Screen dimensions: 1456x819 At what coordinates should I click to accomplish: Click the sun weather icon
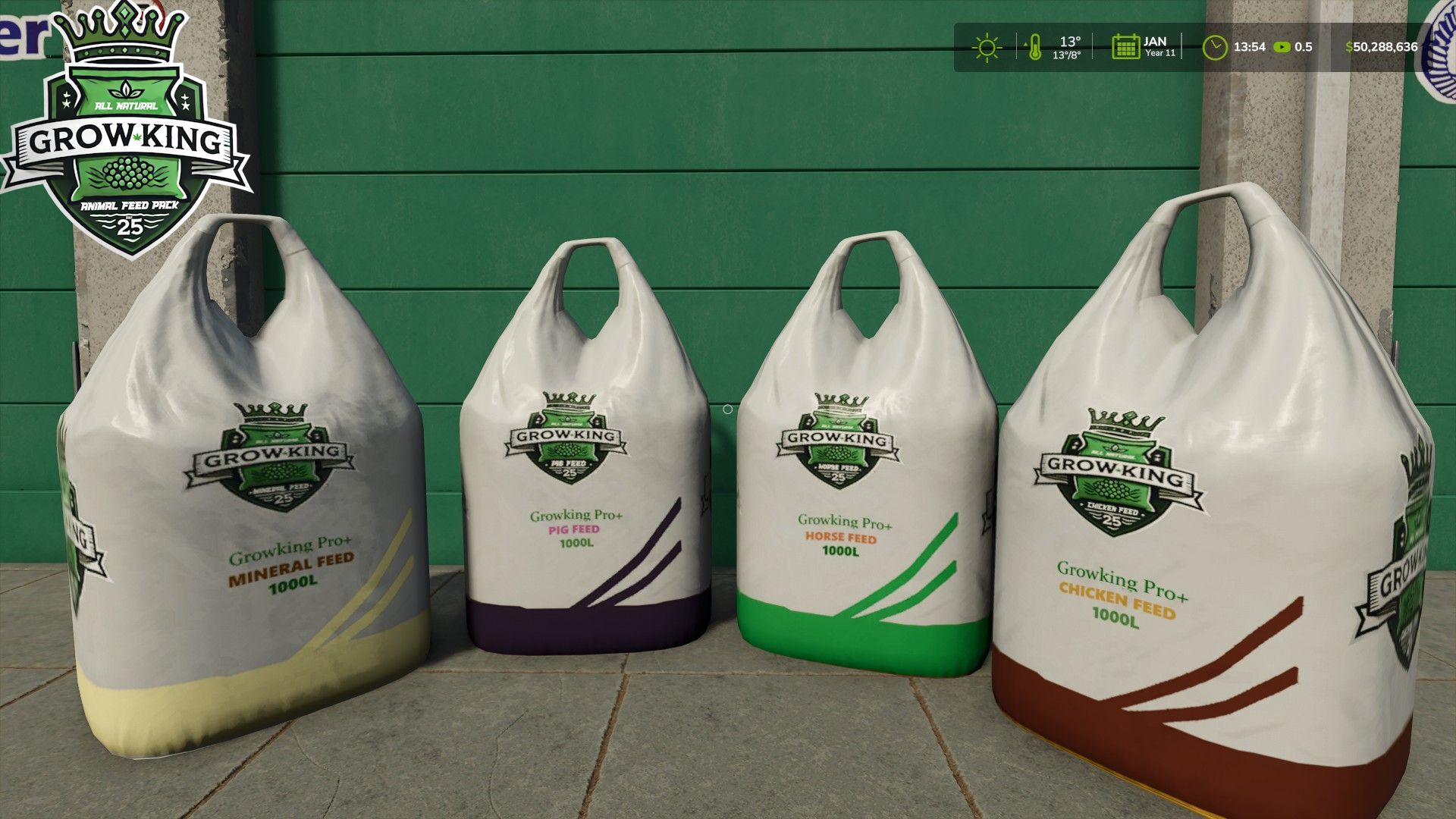[987, 47]
